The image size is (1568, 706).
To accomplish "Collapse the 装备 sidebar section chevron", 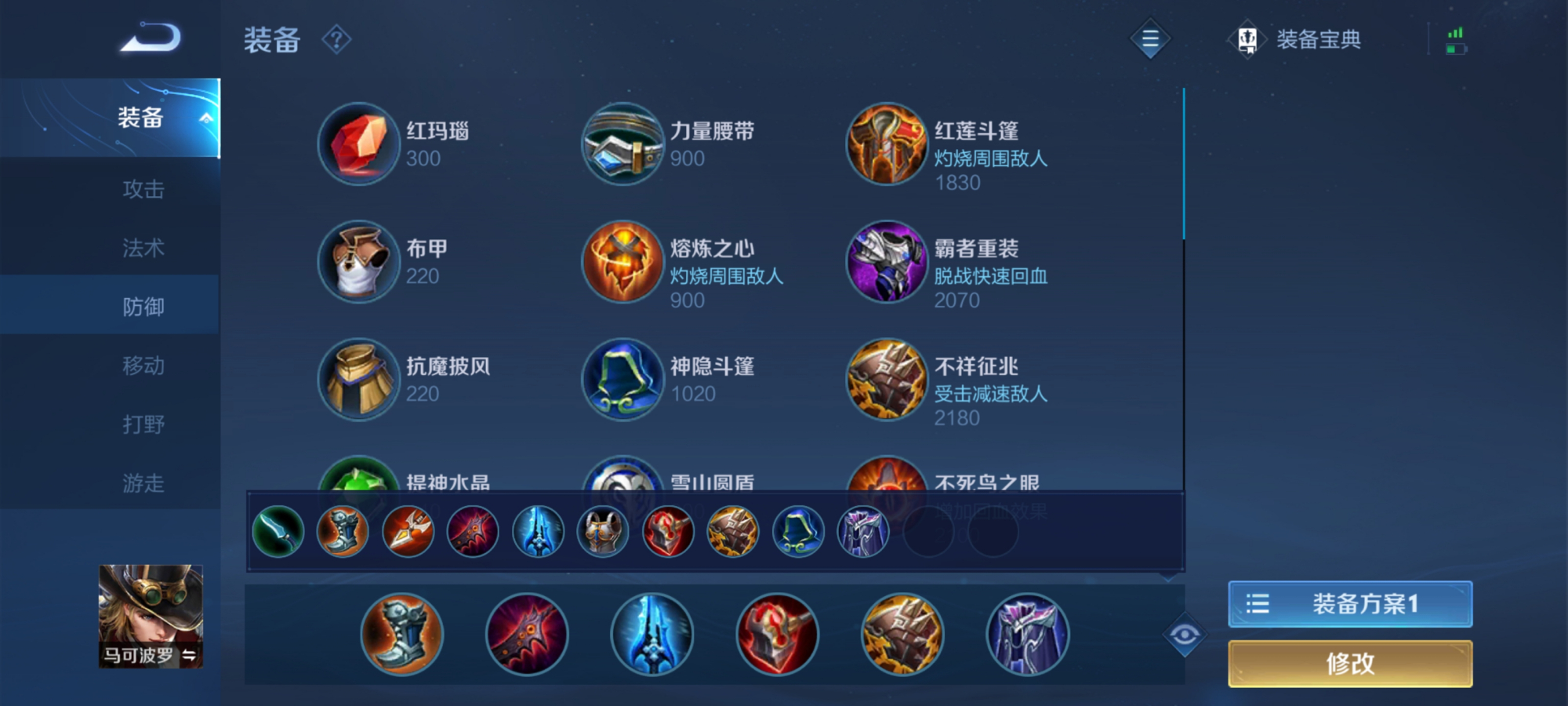I will tap(207, 118).
